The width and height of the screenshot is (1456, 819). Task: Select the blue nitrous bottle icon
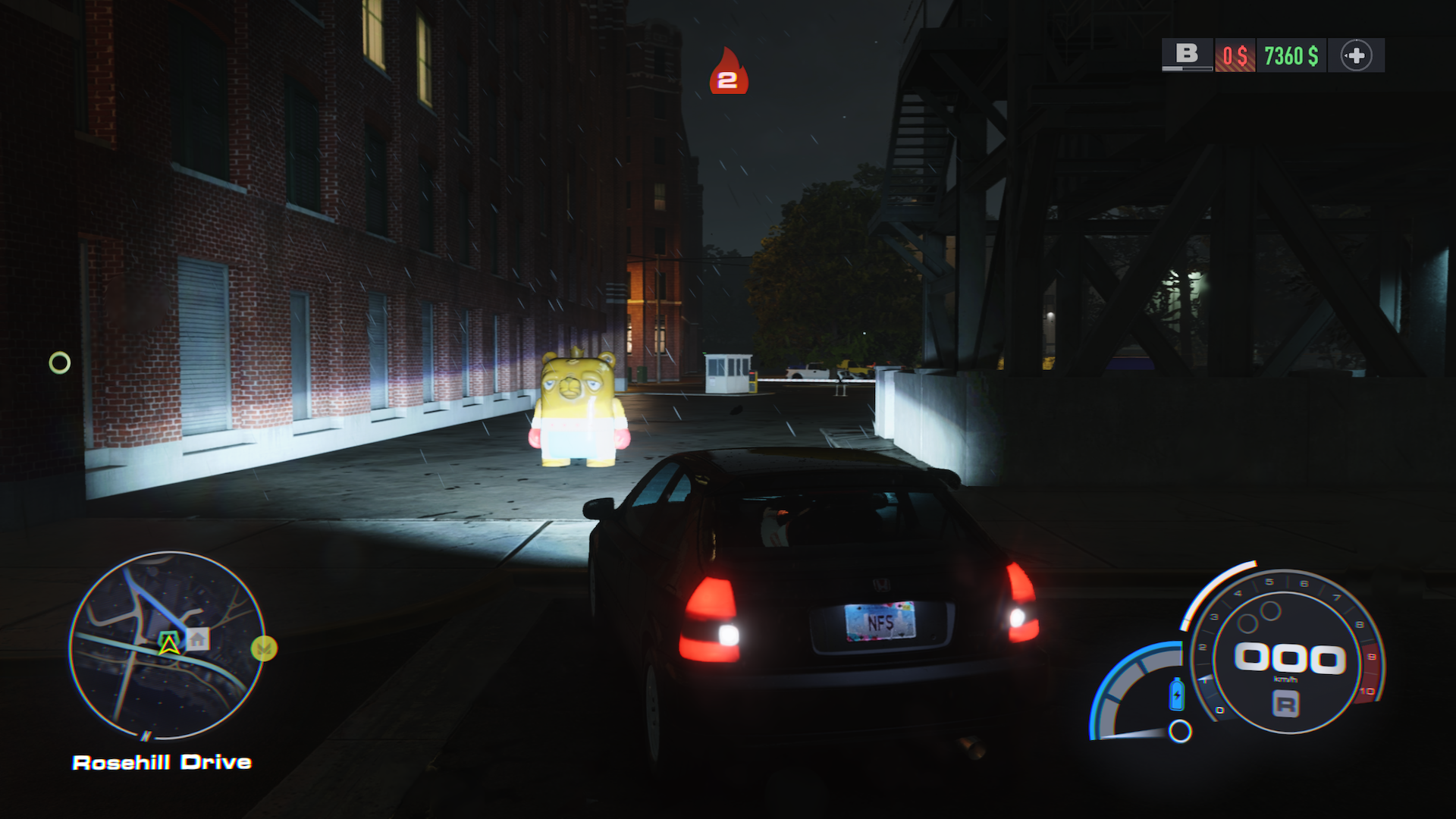pos(1177,694)
